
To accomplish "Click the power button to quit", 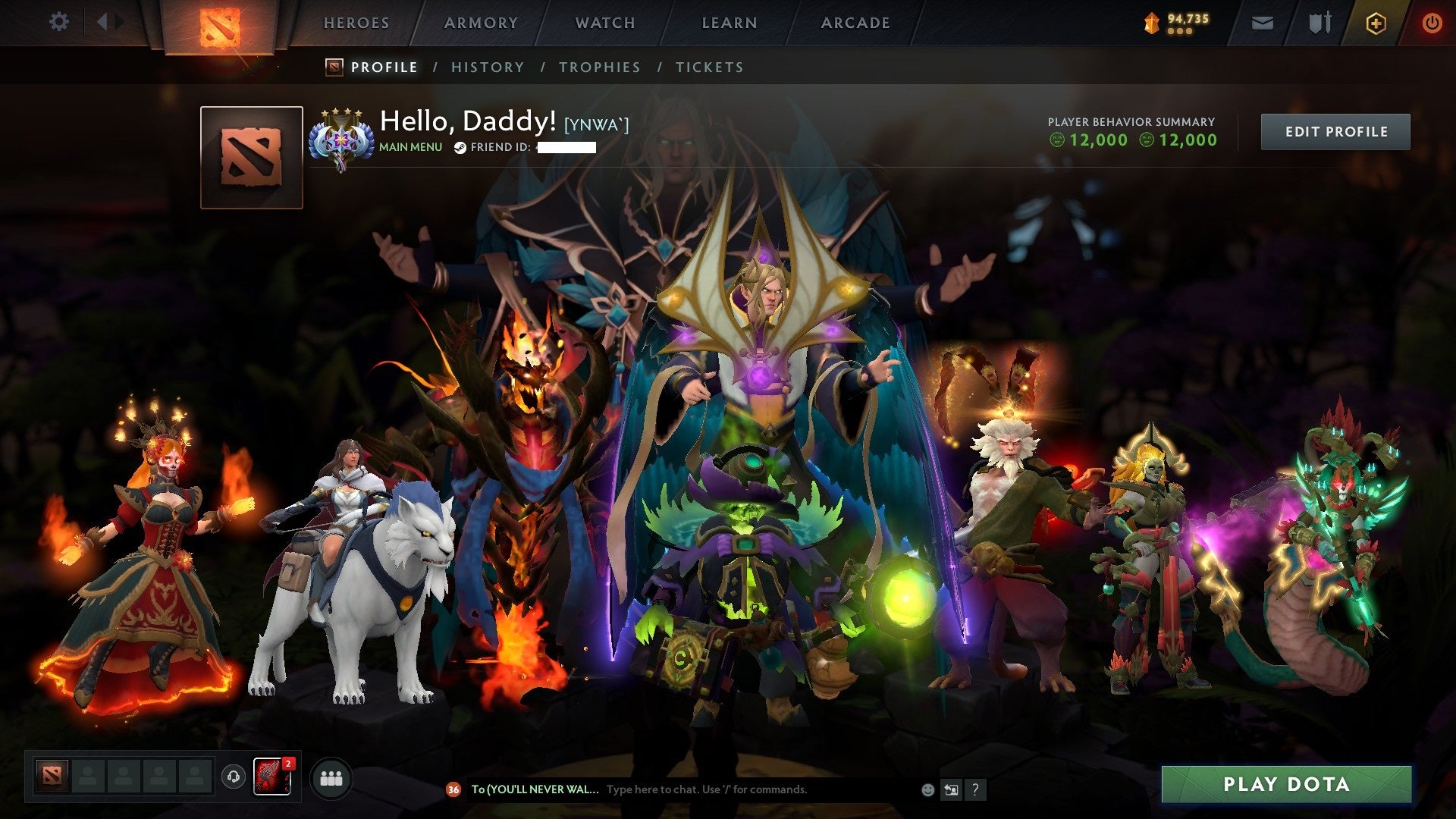I will click(x=1432, y=22).
